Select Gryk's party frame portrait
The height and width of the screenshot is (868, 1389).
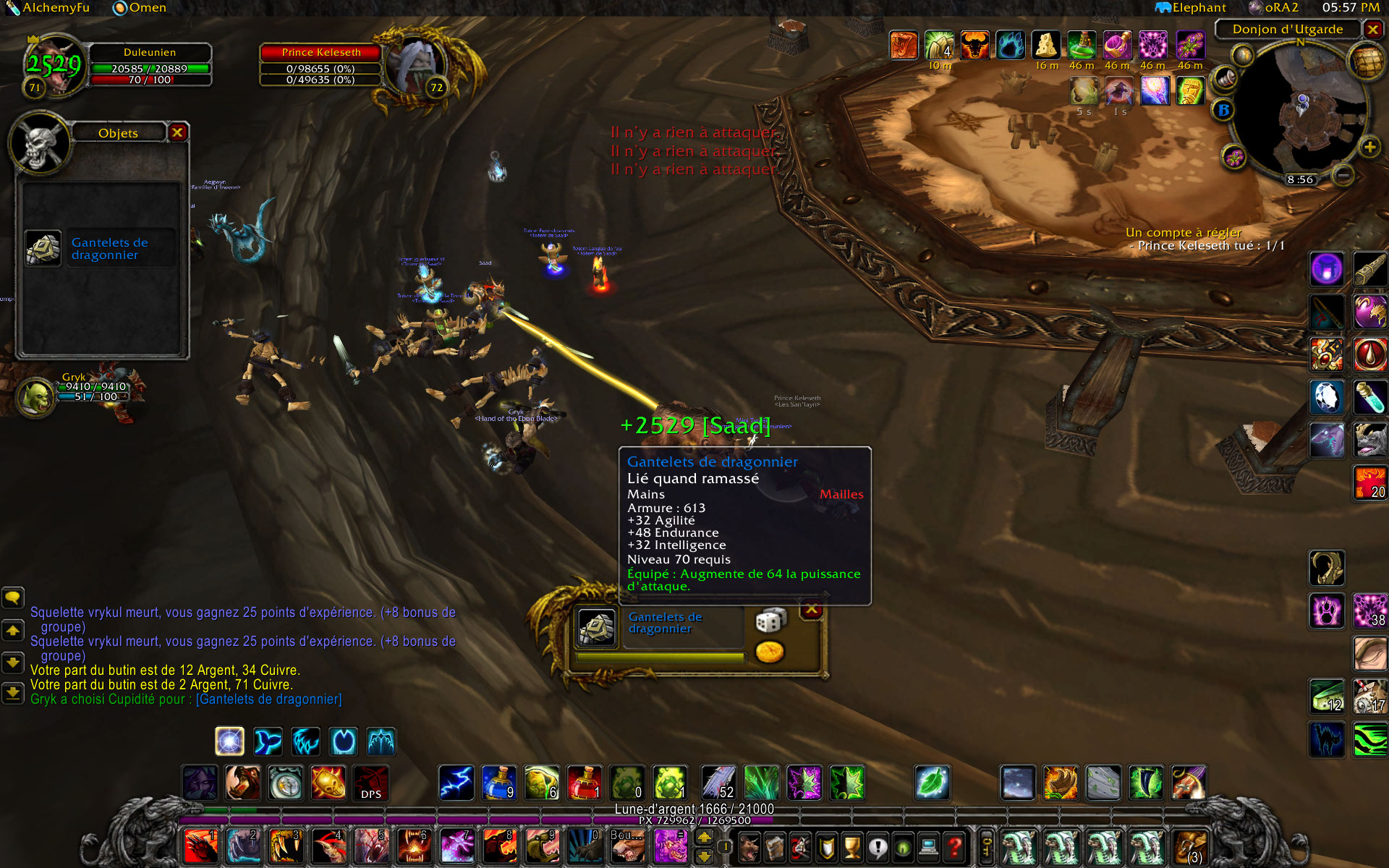35,397
